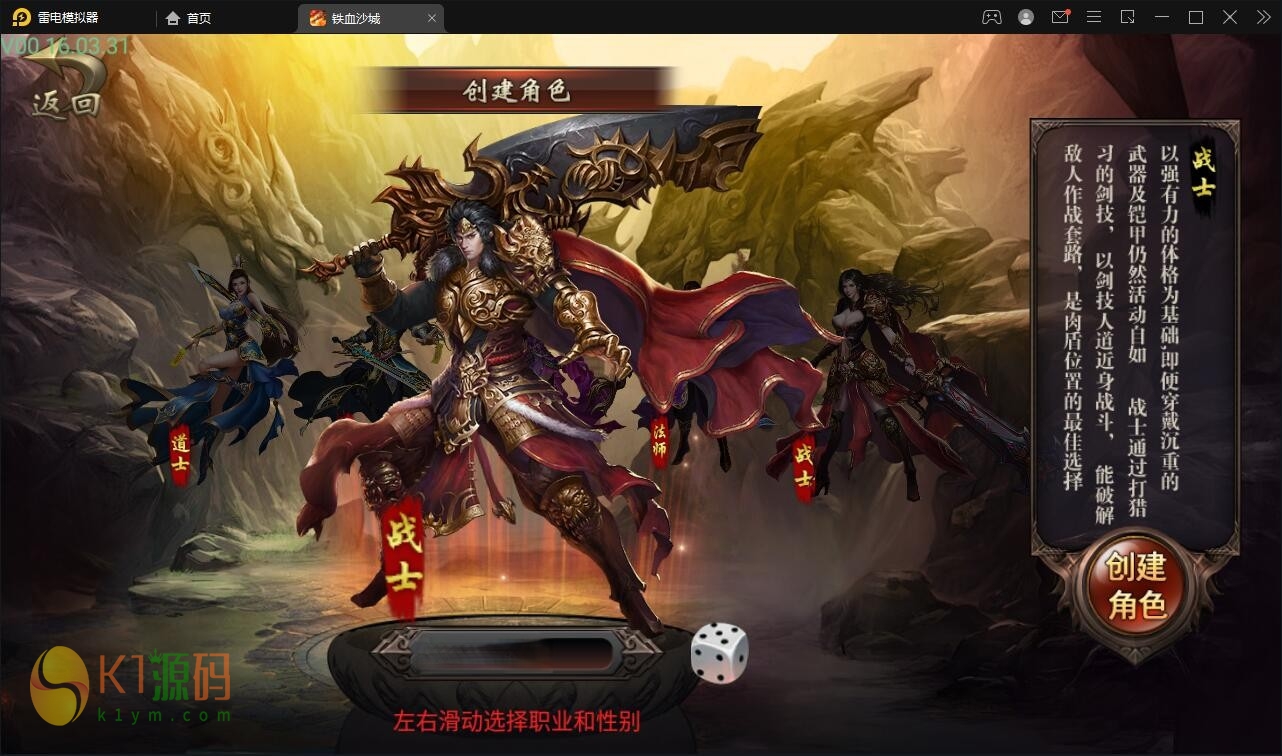Click the dice icon to randomize name
The height and width of the screenshot is (756, 1282).
point(719,652)
